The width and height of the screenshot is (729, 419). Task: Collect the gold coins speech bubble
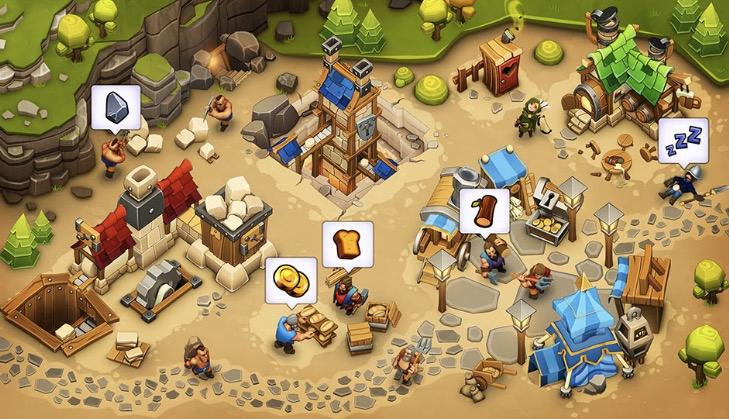click(x=291, y=280)
